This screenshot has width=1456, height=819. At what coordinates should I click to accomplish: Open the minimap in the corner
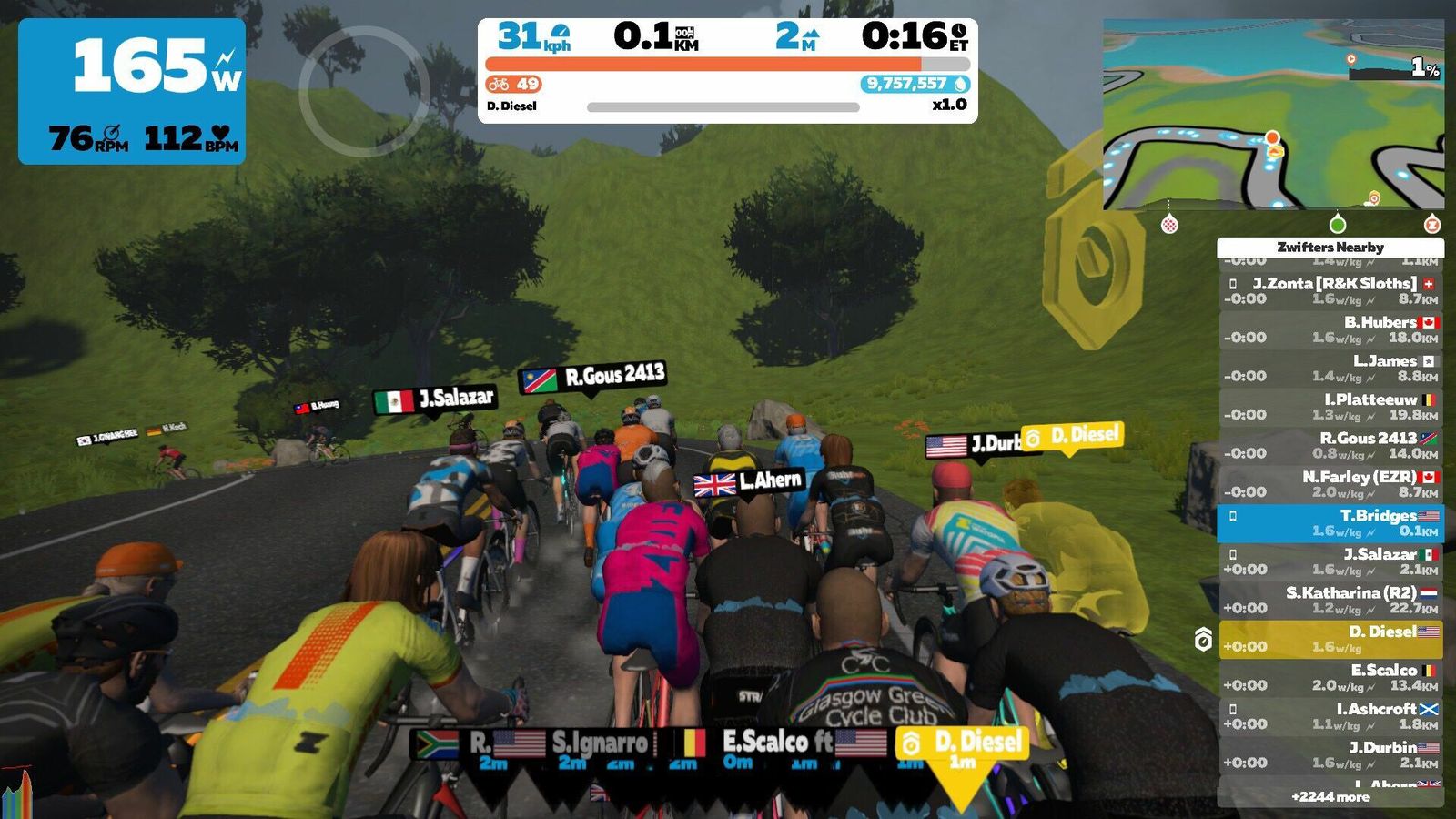tap(1272, 114)
